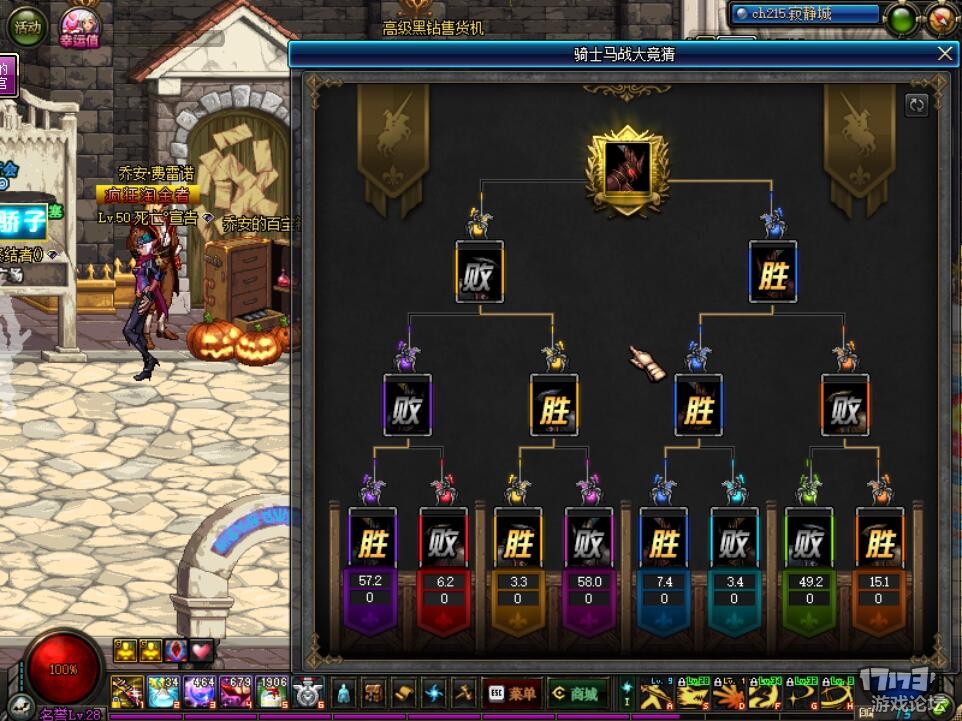The width and height of the screenshot is (962, 721).
Task: Select the blue knight with 7.4 odds
Action: point(662,545)
